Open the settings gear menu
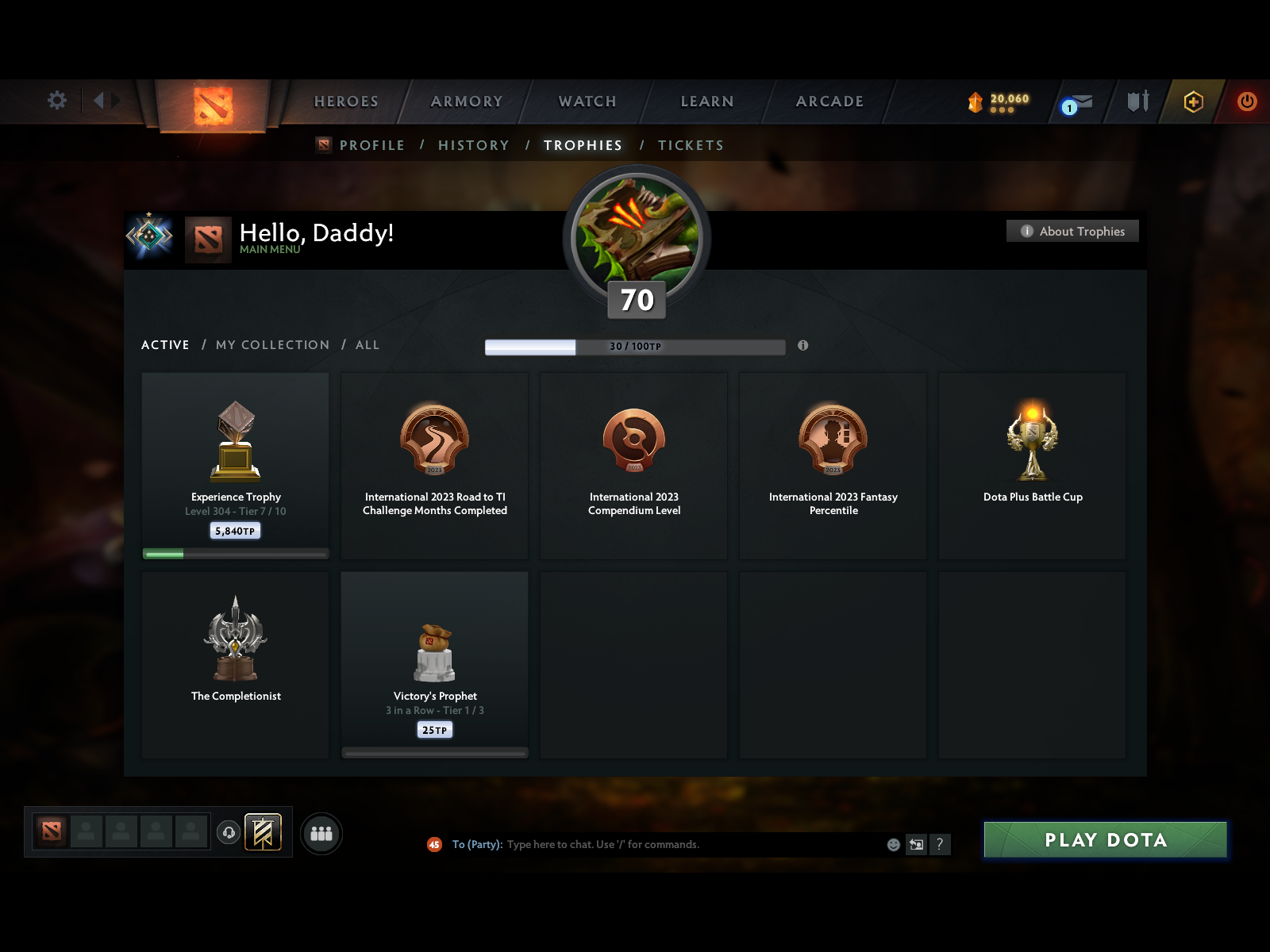Image resolution: width=1270 pixels, height=952 pixels. 56,101
